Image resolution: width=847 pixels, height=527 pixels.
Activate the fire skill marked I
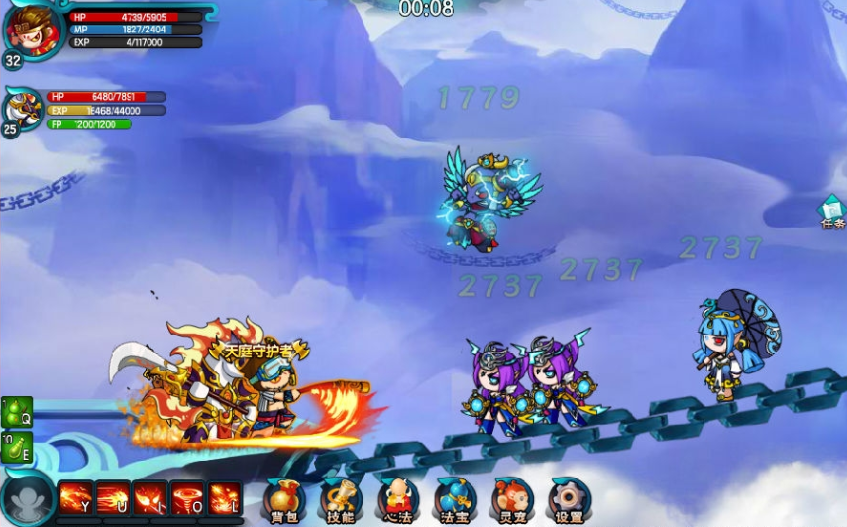point(150,498)
